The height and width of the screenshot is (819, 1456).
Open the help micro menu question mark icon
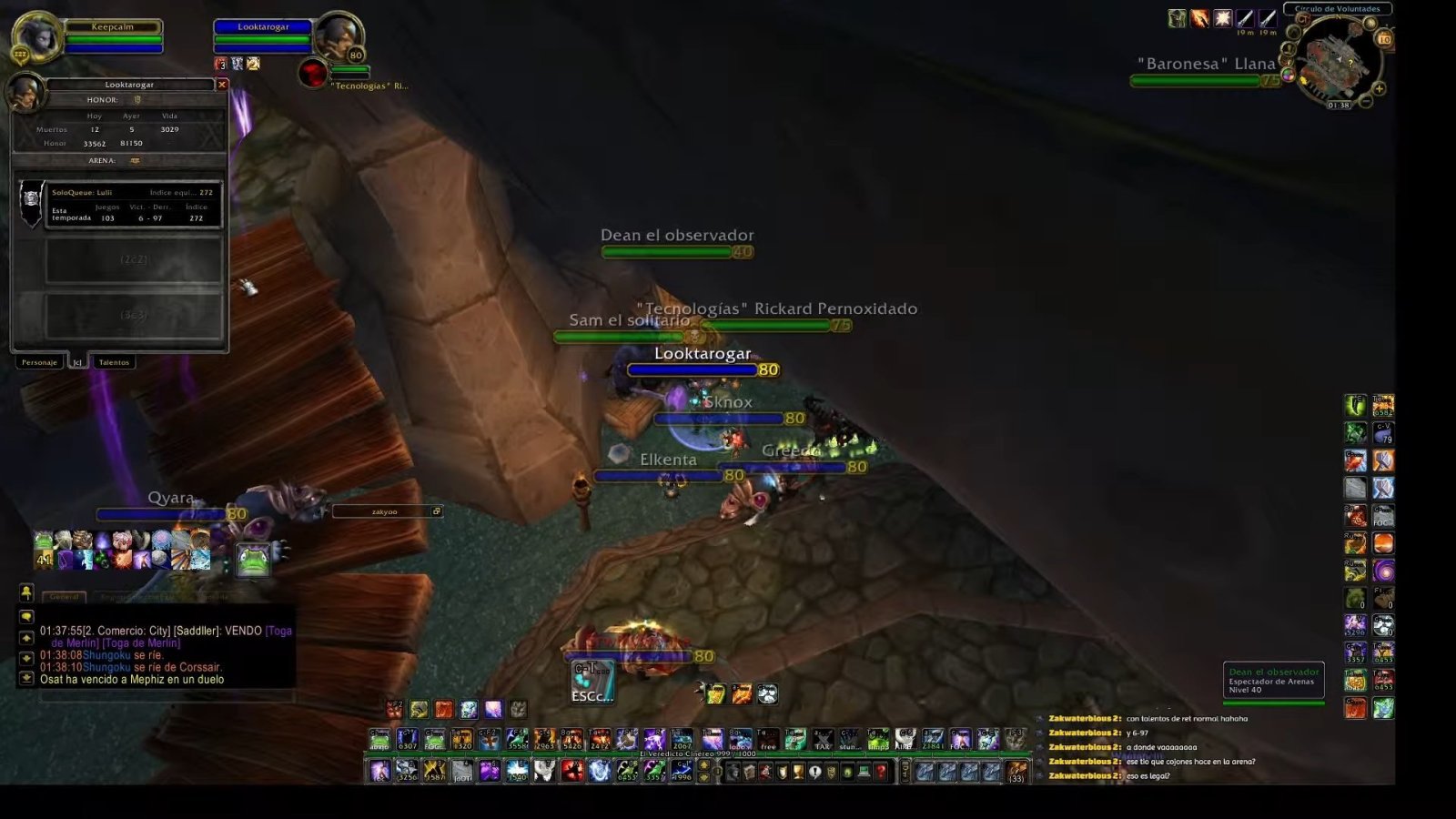tap(881, 772)
